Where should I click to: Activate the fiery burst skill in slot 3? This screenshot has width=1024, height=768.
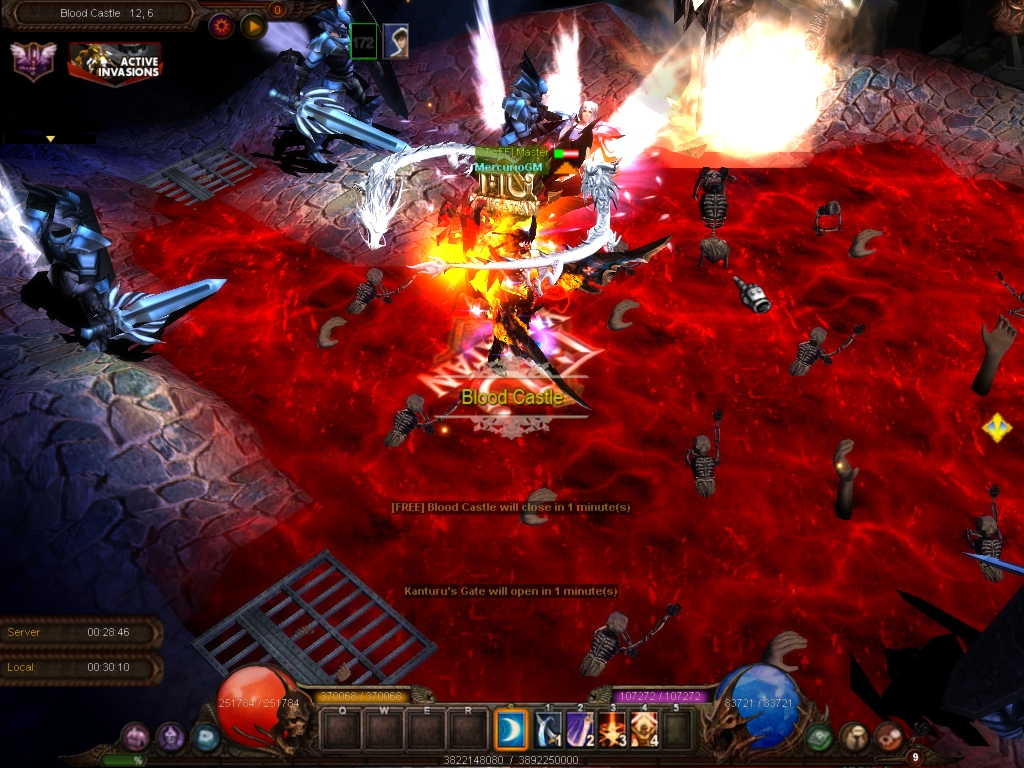pos(613,730)
